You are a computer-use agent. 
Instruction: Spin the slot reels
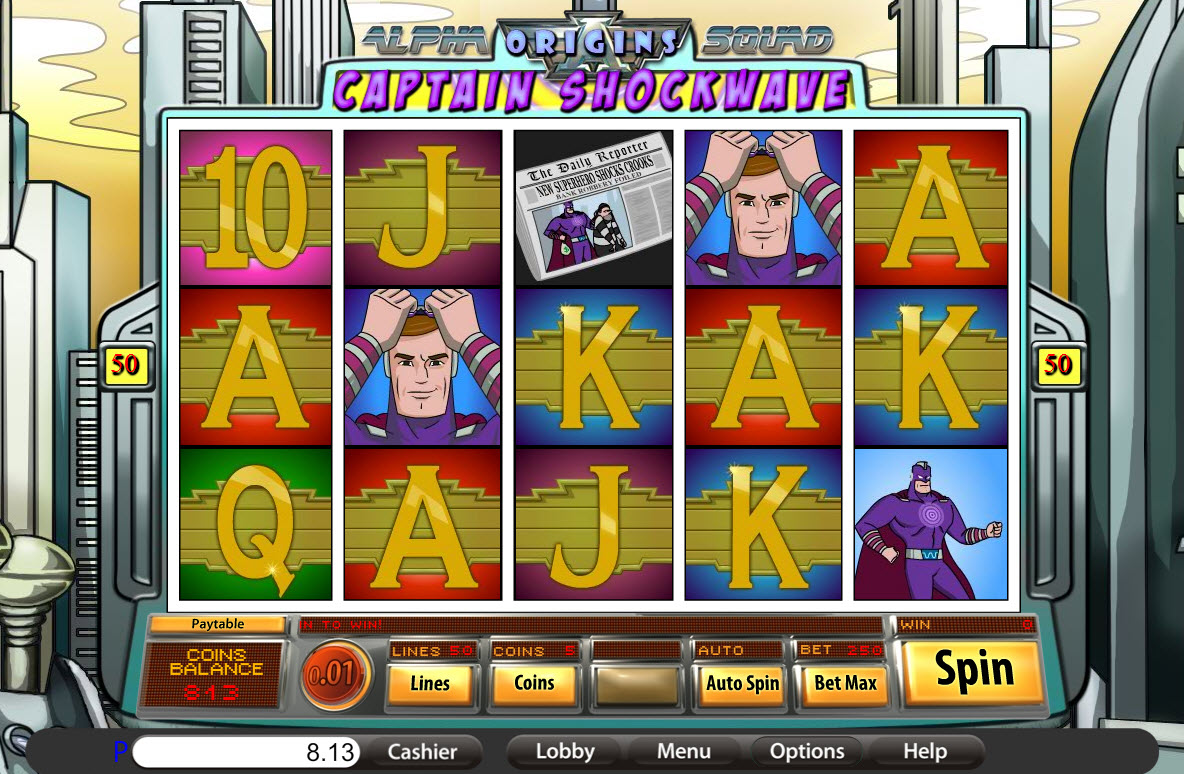click(973, 671)
